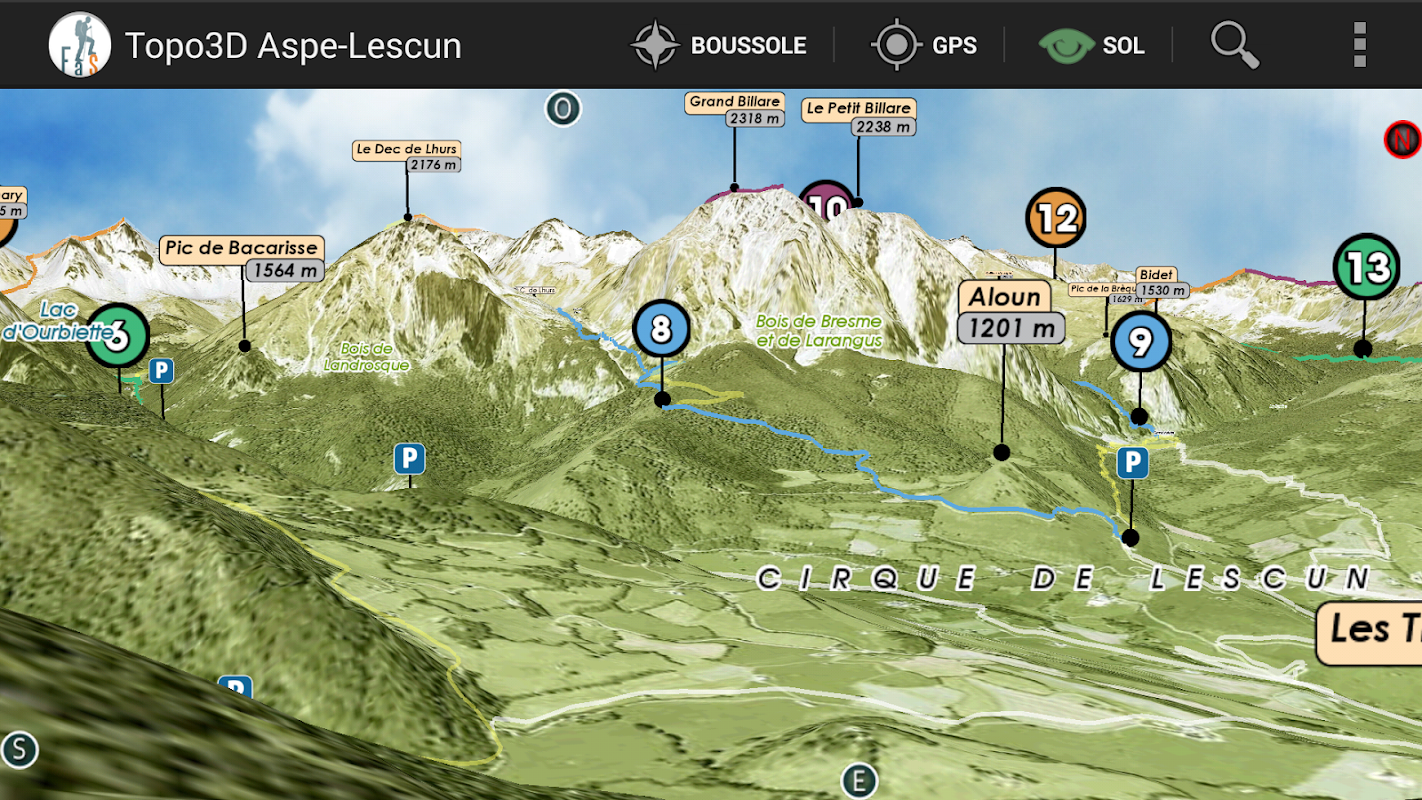Open the Aloun 1201 m label

(1009, 311)
